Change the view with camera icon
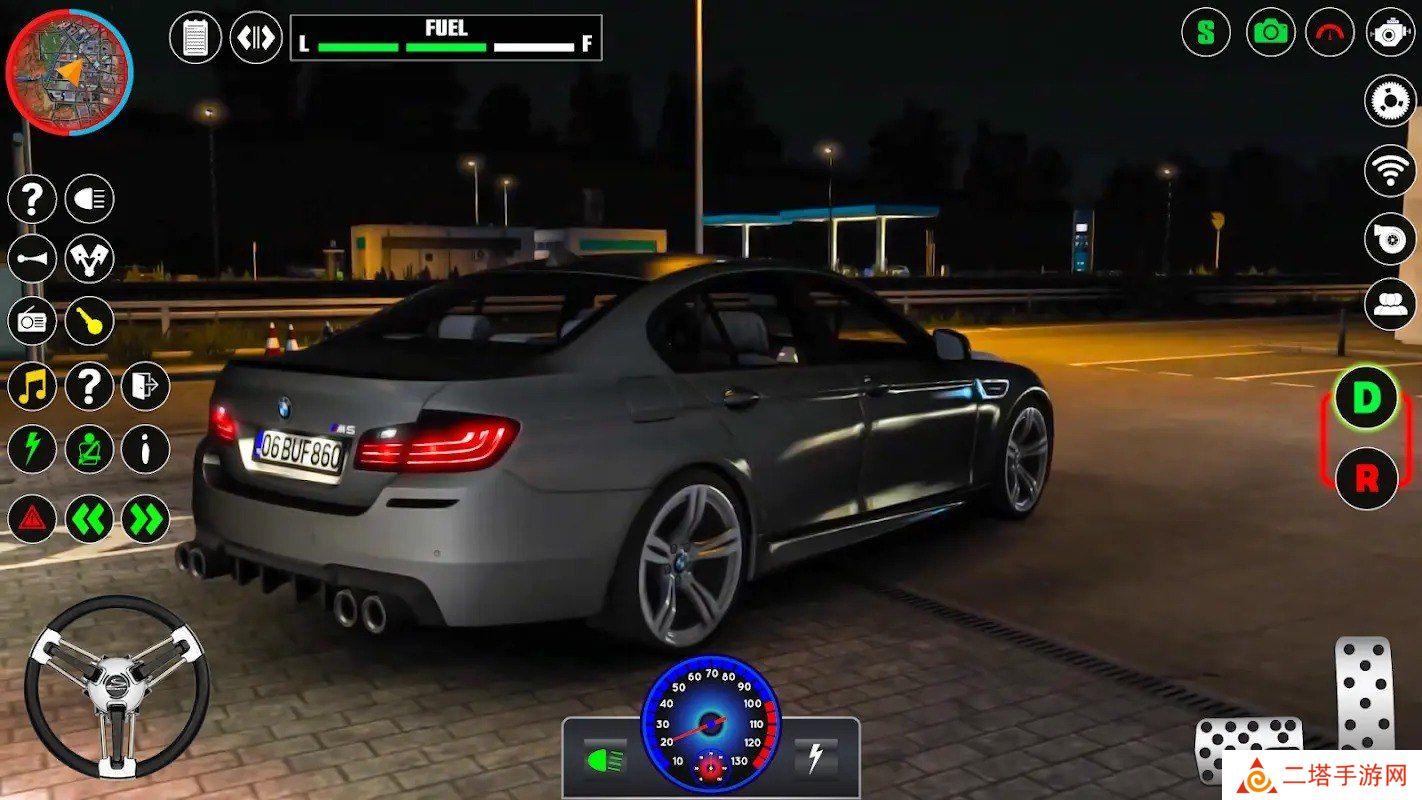1422x800 pixels. coord(1271,32)
